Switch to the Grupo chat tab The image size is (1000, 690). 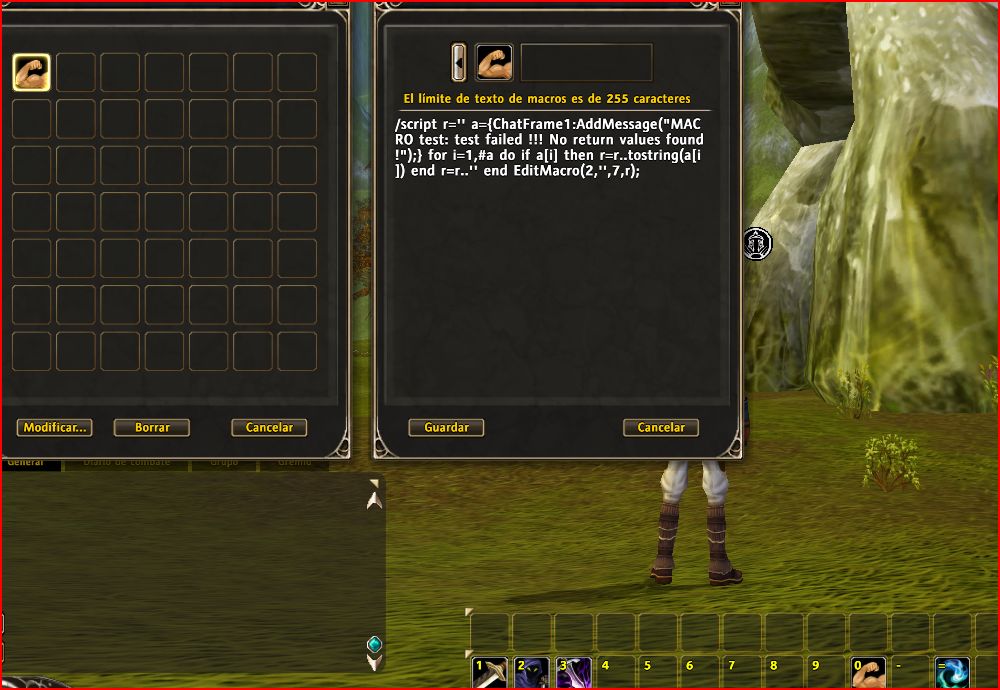(x=224, y=463)
